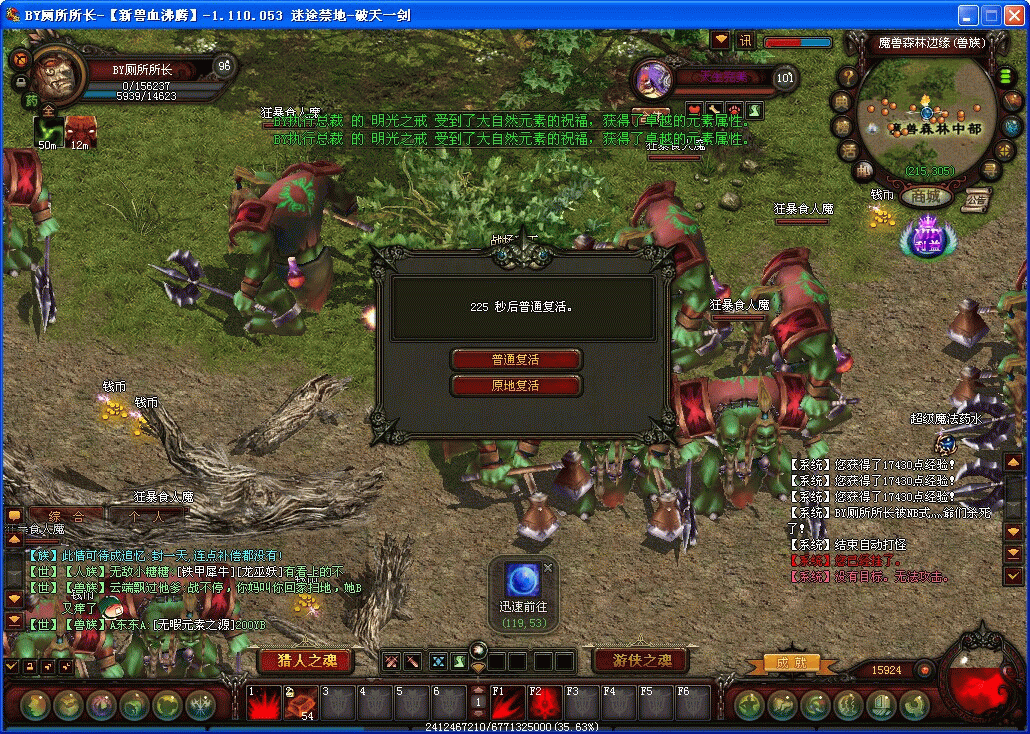Viewport: 1030px width, 734px height.
Task: Switch to the 综合 chat tab
Action: [67, 516]
